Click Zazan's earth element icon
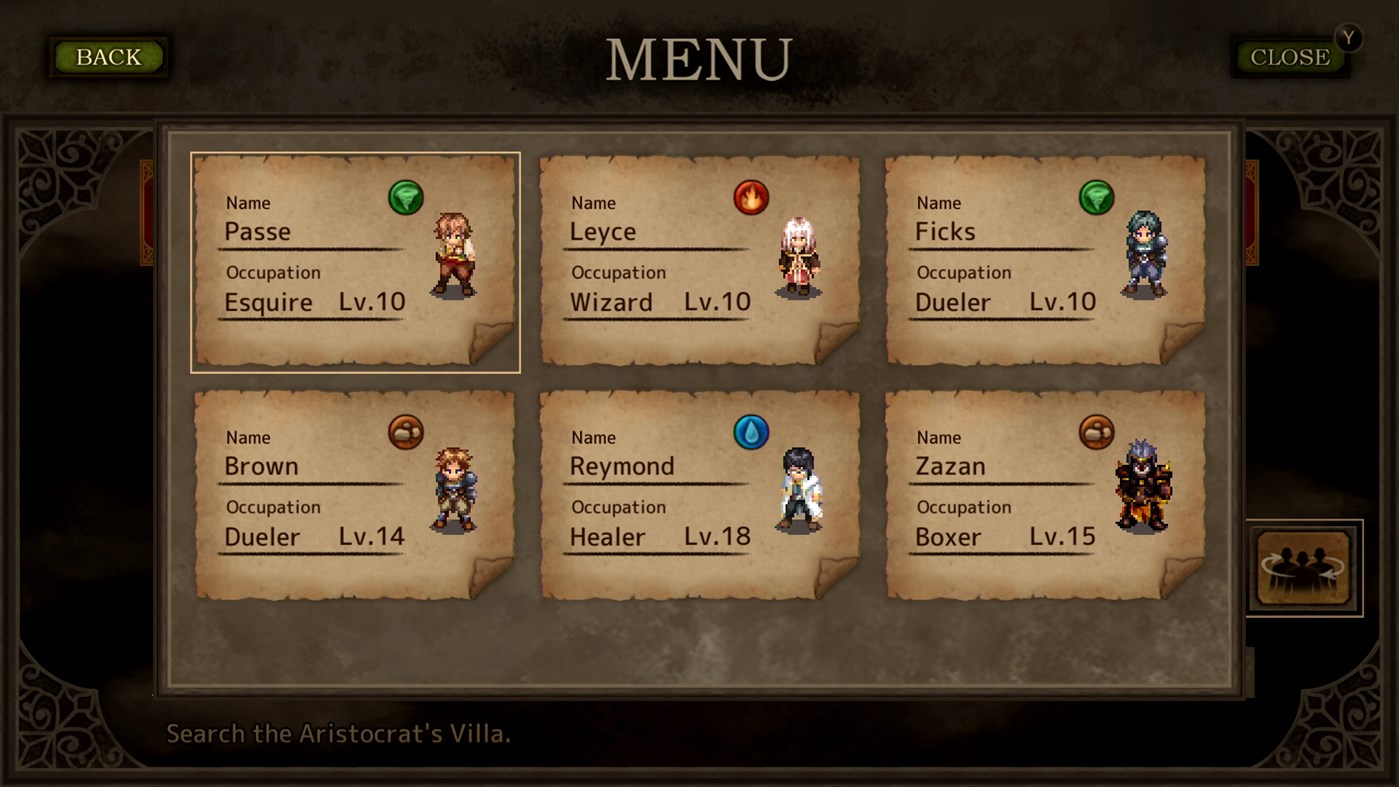Screen dimensions: 1399x787 (x=1096, y=432)
